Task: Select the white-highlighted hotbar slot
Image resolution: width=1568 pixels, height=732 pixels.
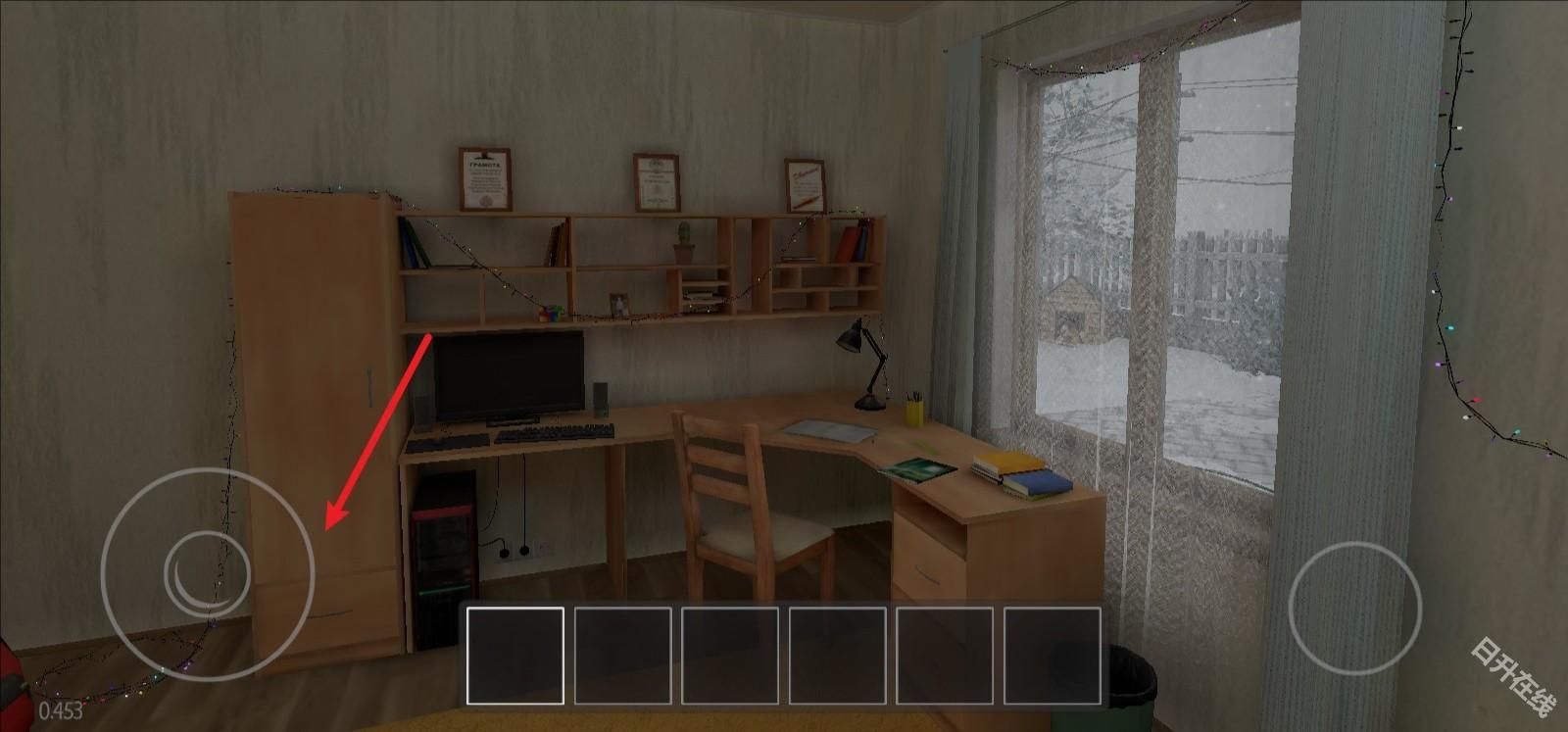Action: (x=515, y=655)
